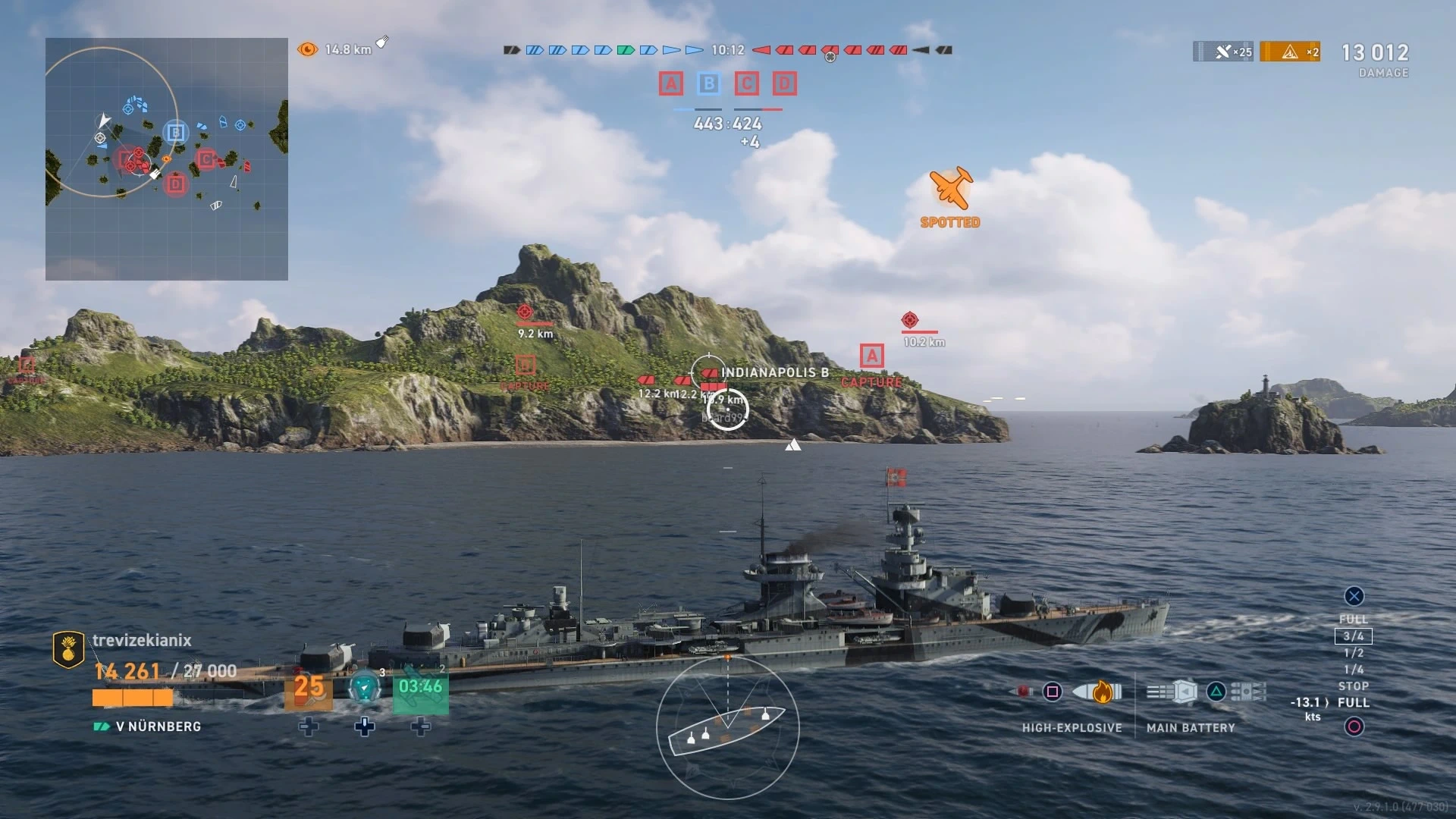This screenshot has height=819, width=1456.
Task: Click capture point C indicator at top
Action: tap(746, 83)
